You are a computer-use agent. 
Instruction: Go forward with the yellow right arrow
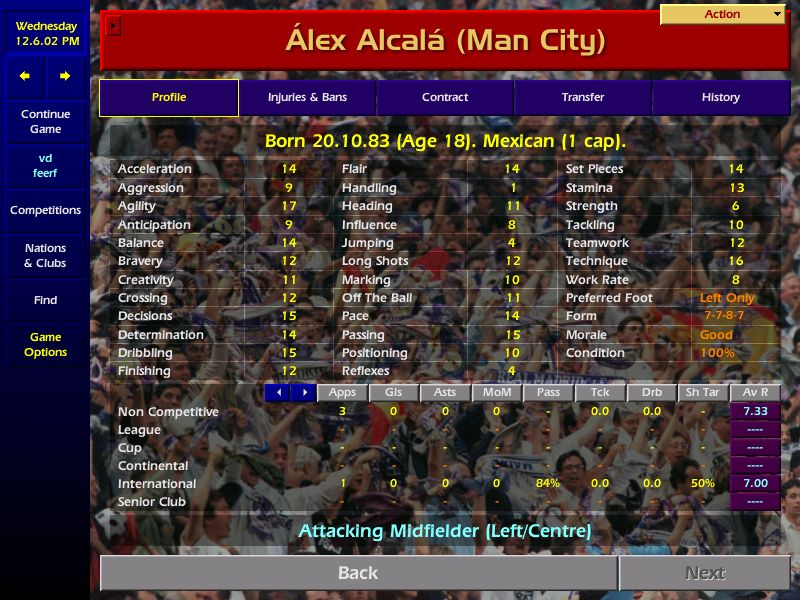65,76
